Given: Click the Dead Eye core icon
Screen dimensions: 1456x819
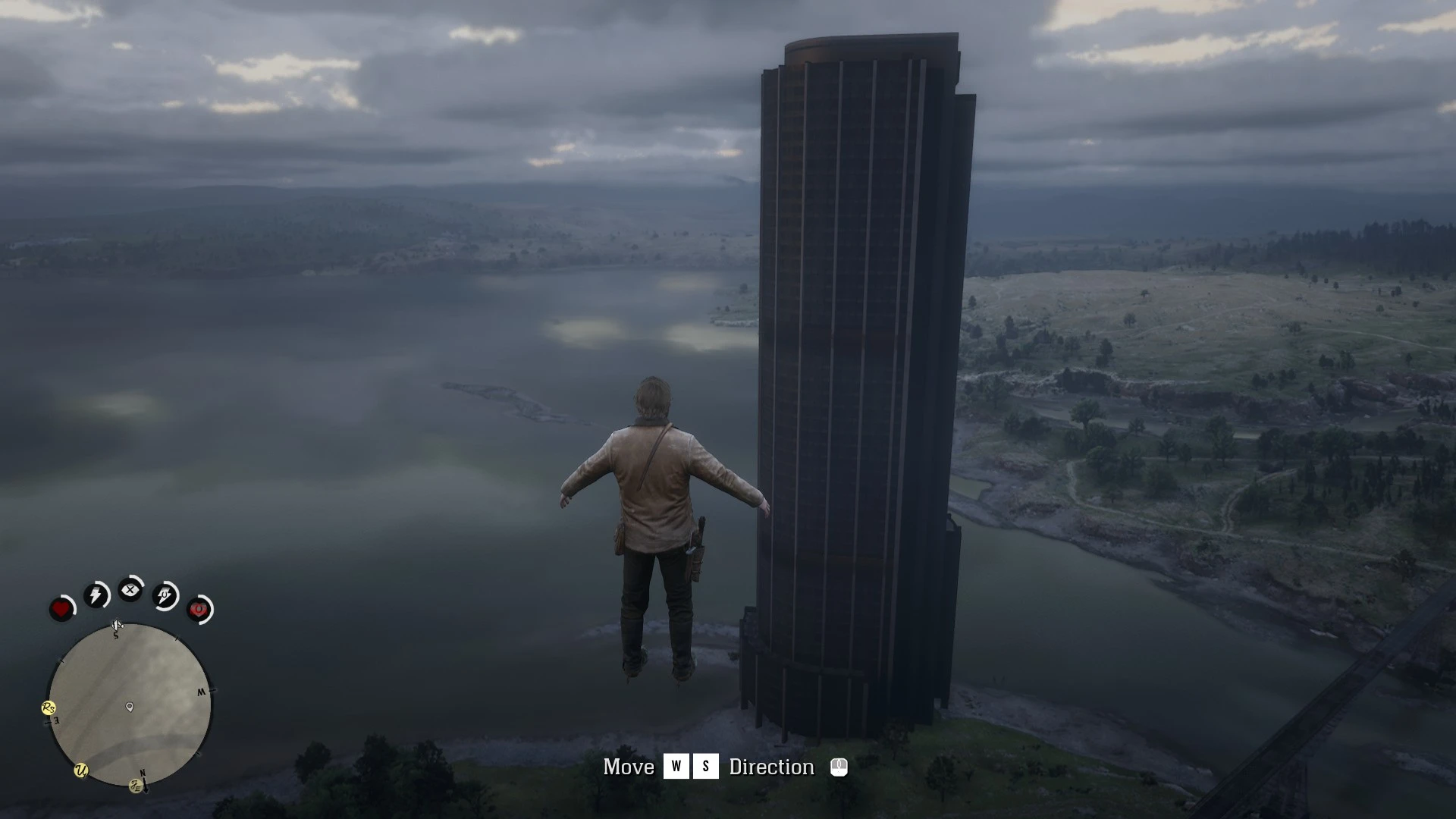Looking at the screenshot, I should (130, 589).
